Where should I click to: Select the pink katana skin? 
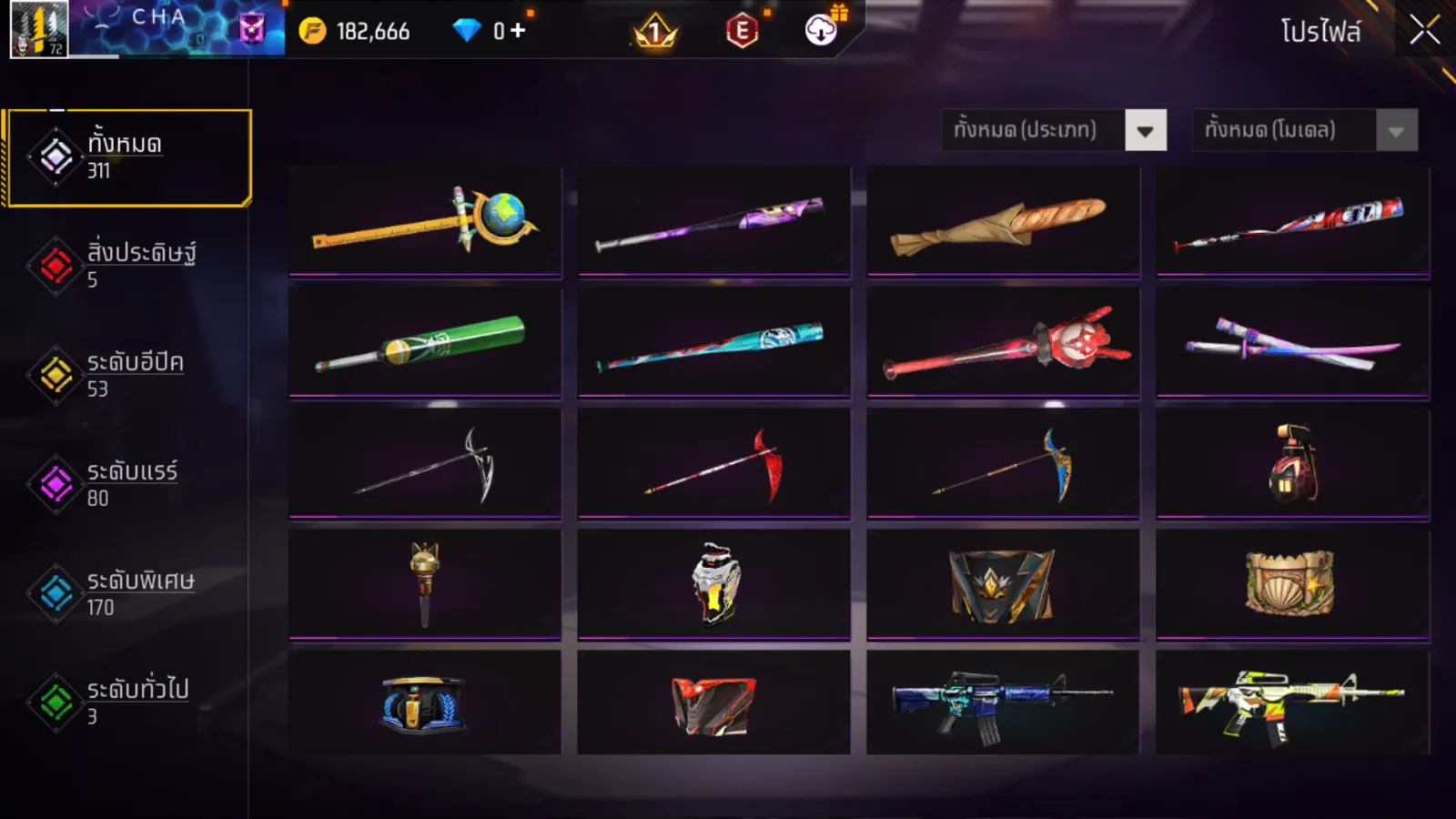(x=1292, y=342)
